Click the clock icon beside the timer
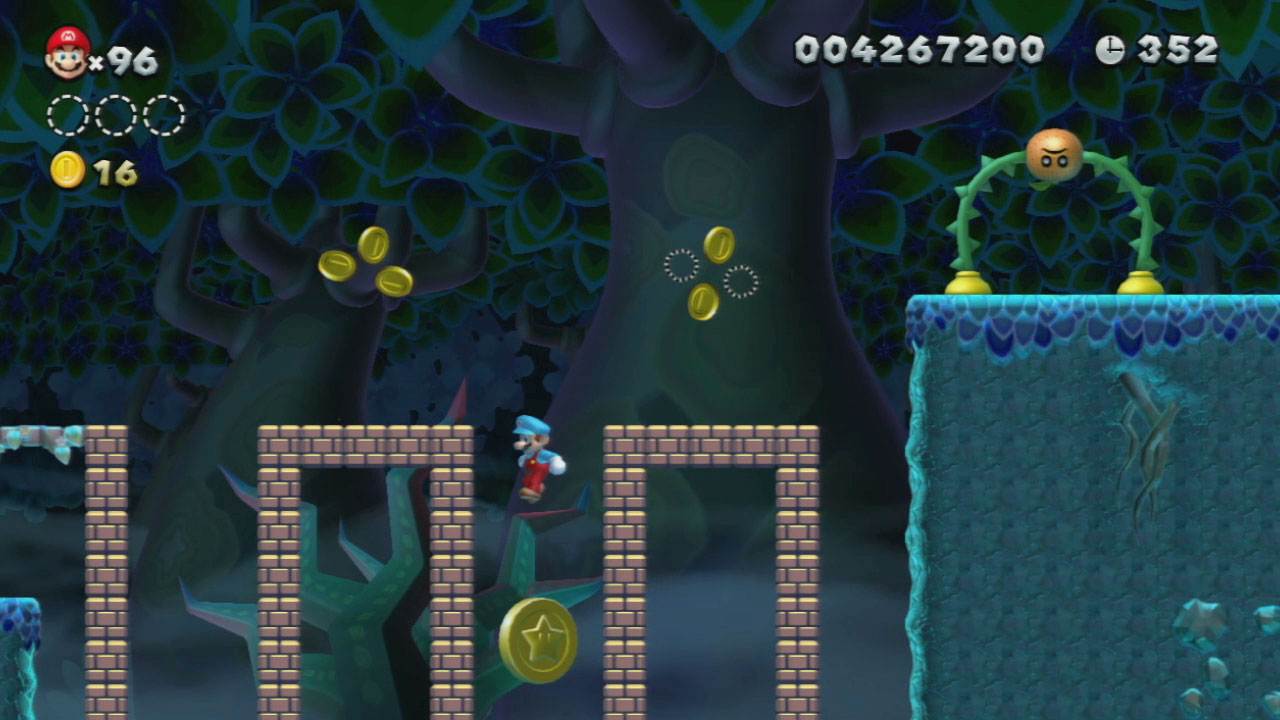Image resolution: width=1280 pixels, height=720 pixels. [x=1110, y=46]
